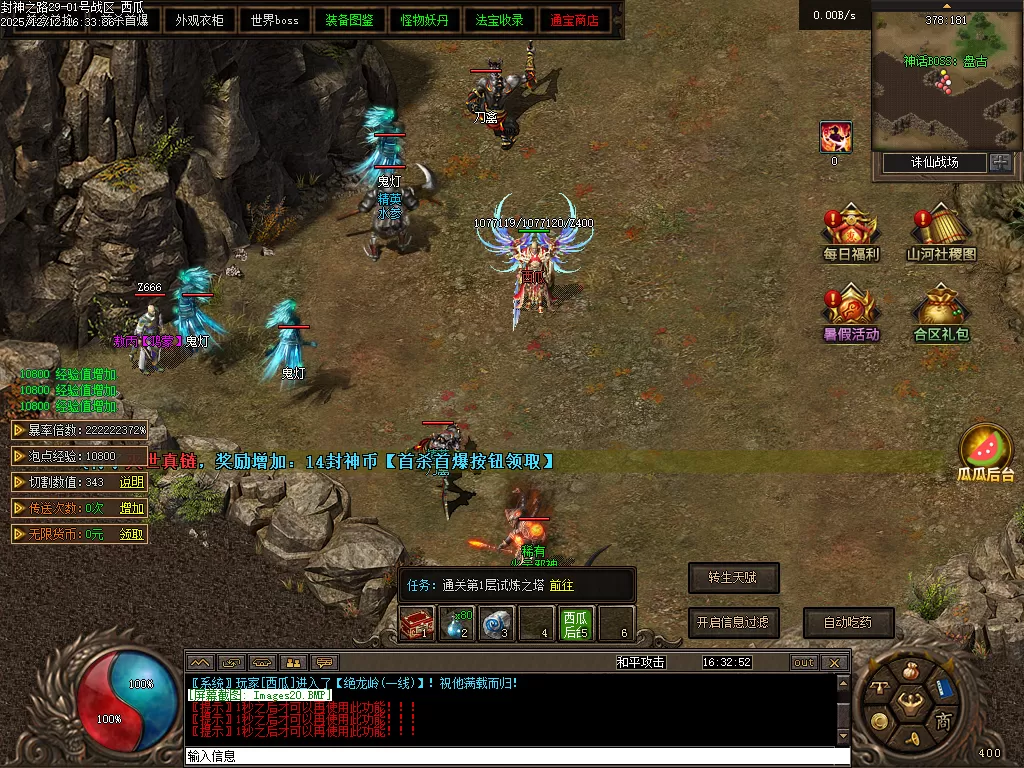Open the 装备图鉴 equipment codex
Screen dimensions: 1024x768
(349, 20)
